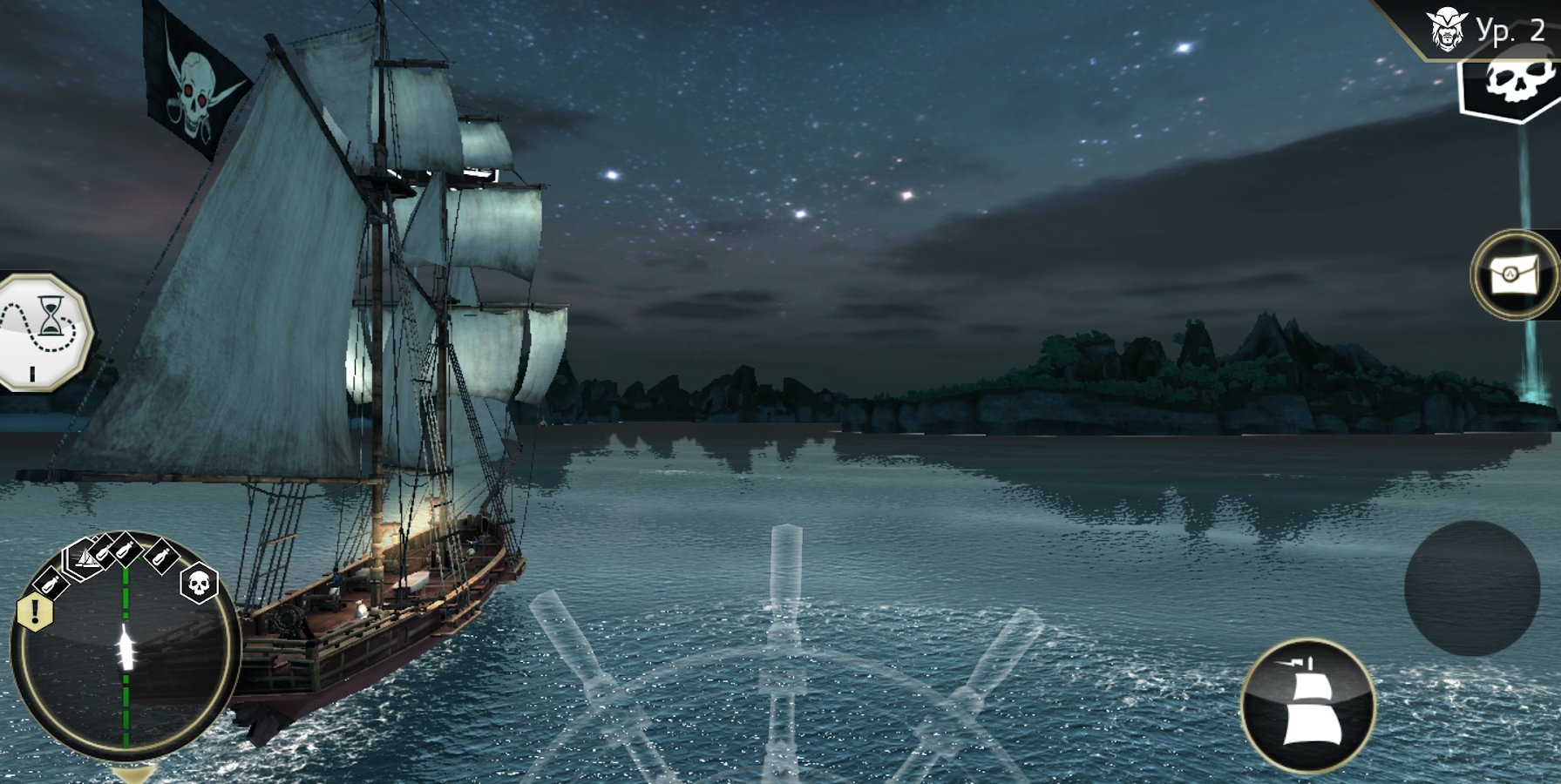This screenshot has height=784, width=1561.
Task: Expand the gold arrow under the minimap
Action: 134,773
